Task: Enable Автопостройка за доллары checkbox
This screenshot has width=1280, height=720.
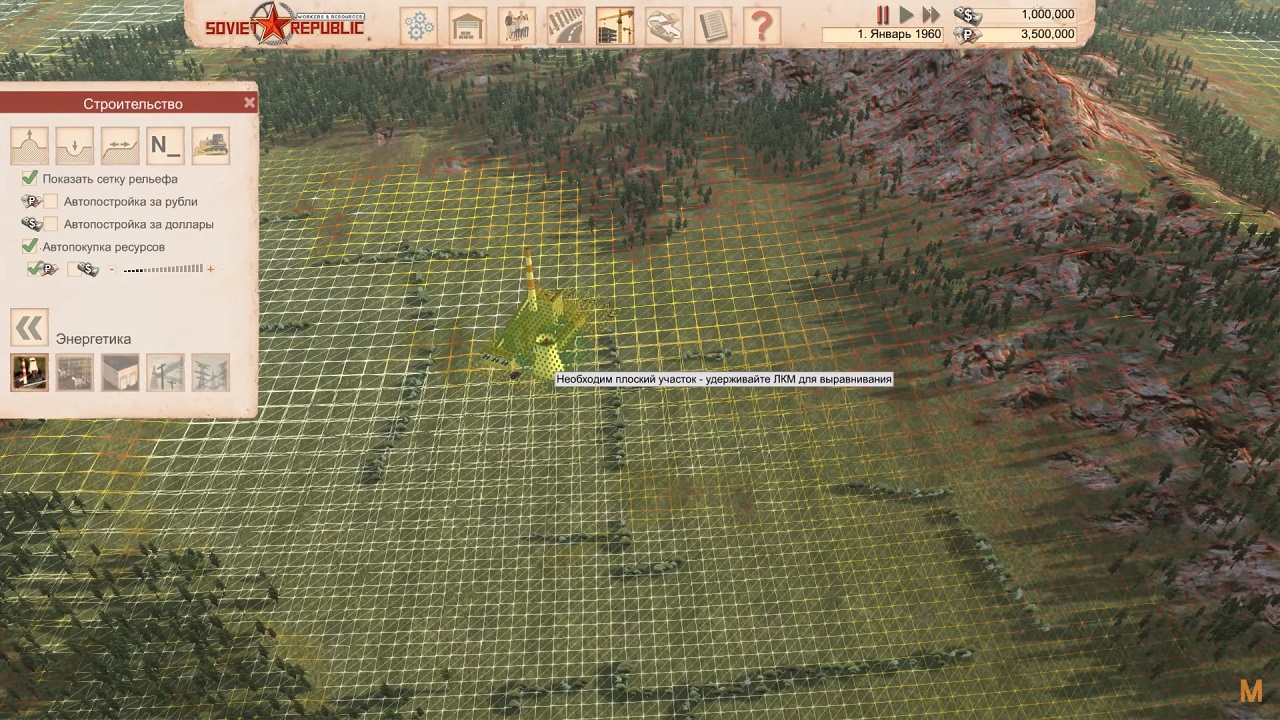Action: pos(50,224)
